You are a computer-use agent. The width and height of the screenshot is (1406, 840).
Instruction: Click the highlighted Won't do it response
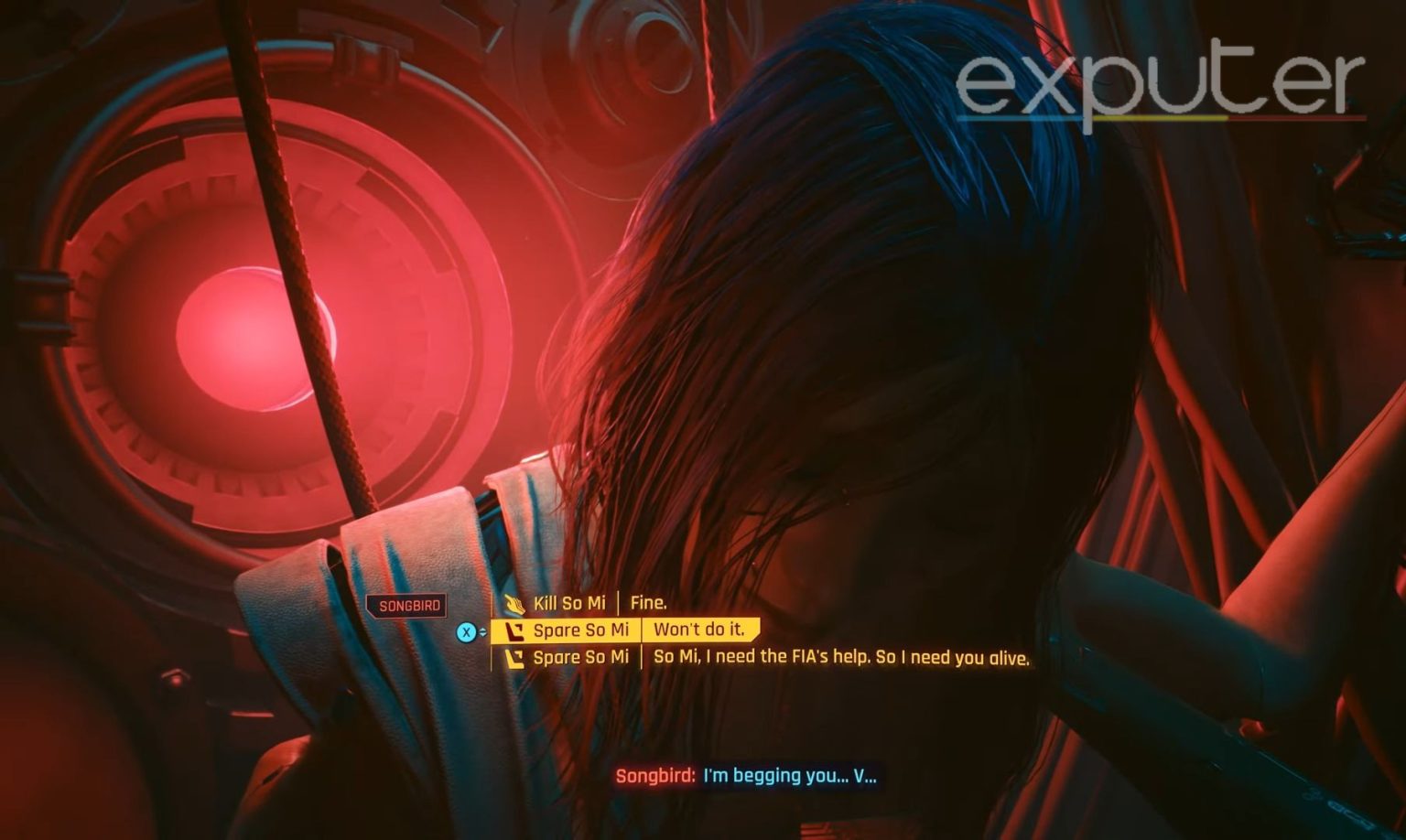click(701, 630)
